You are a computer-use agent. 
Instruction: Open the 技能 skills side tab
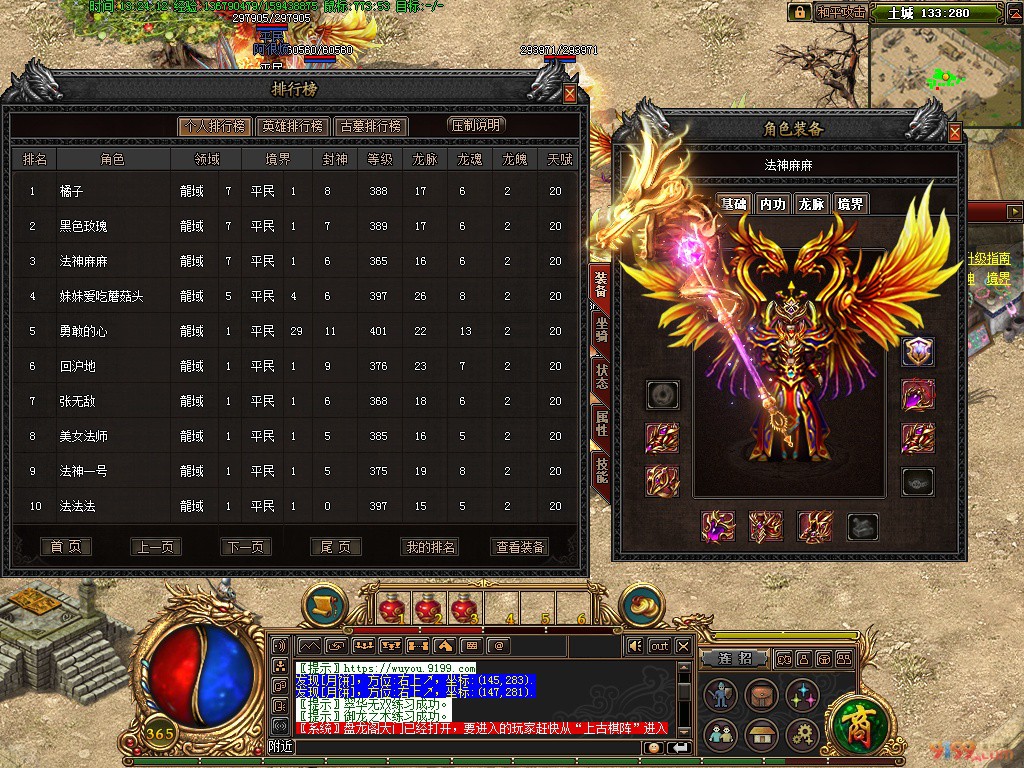click(x=601, y=469)
